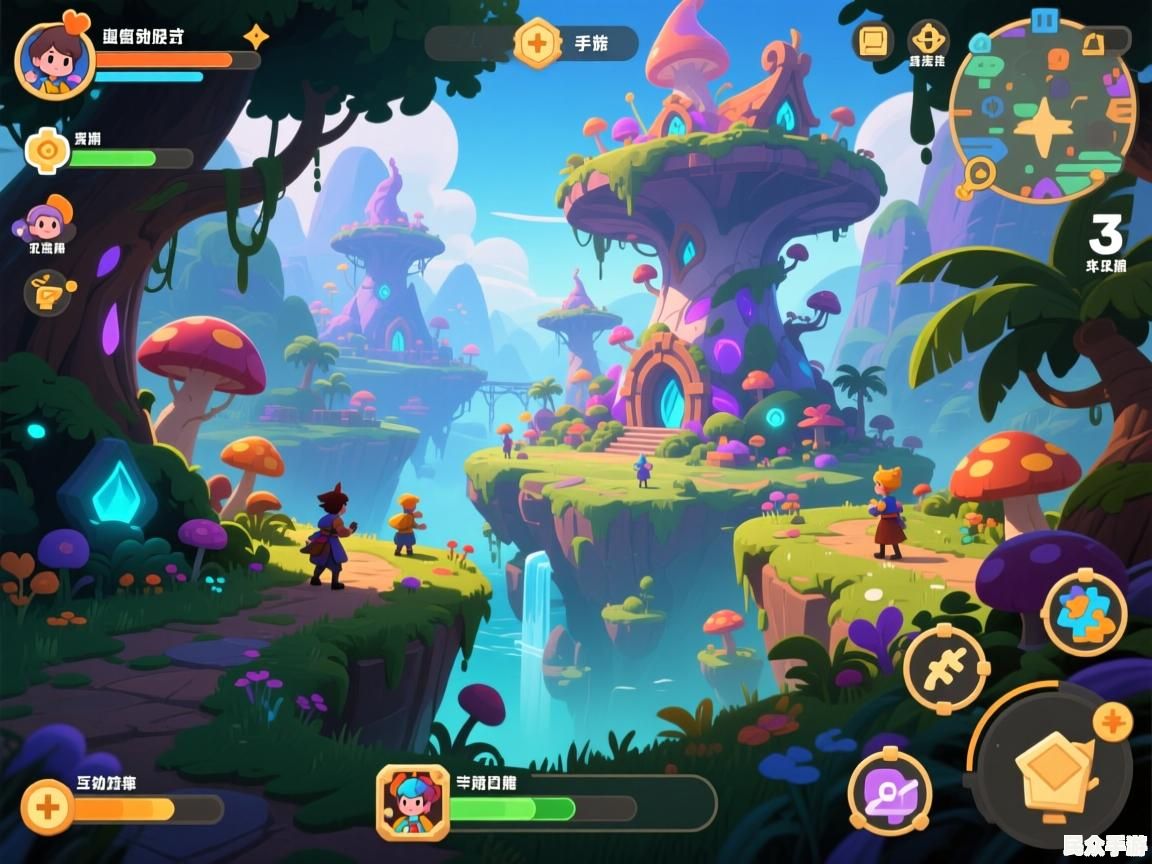
Task: Open the player portrait with the orange heart
Action: tap(54, 58)
